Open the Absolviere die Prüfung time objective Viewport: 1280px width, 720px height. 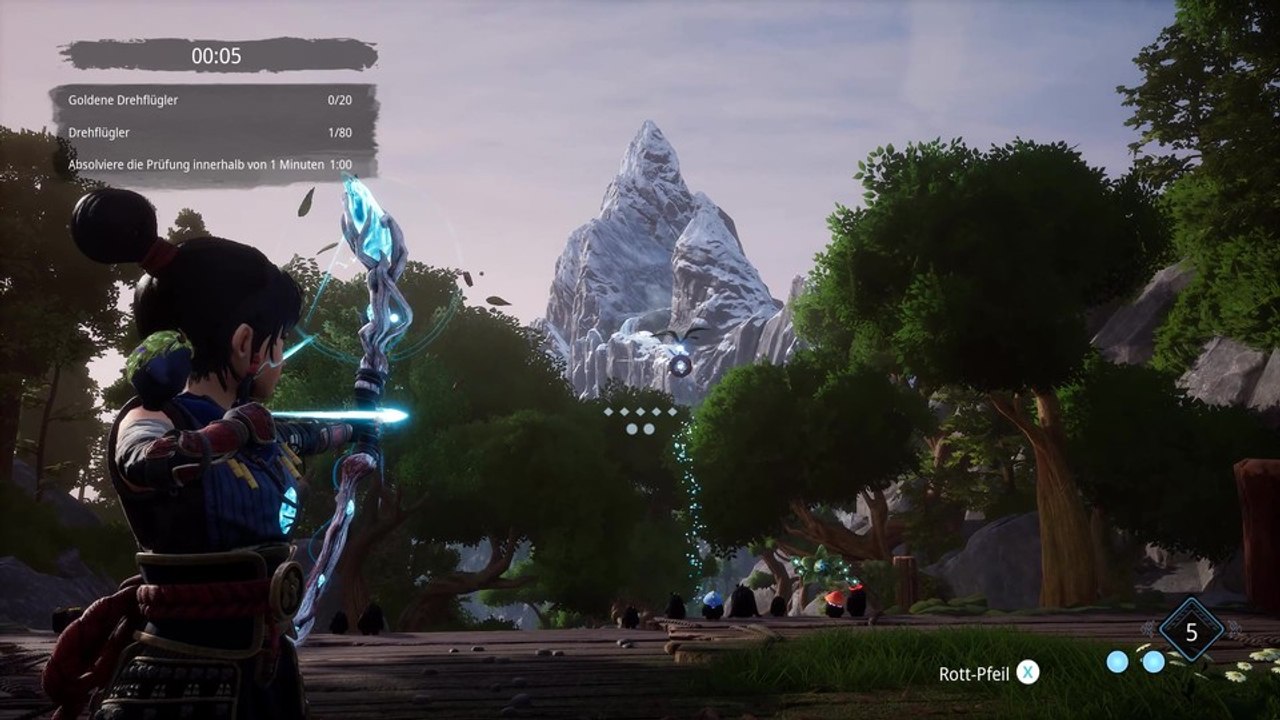(x=213, y=164)
